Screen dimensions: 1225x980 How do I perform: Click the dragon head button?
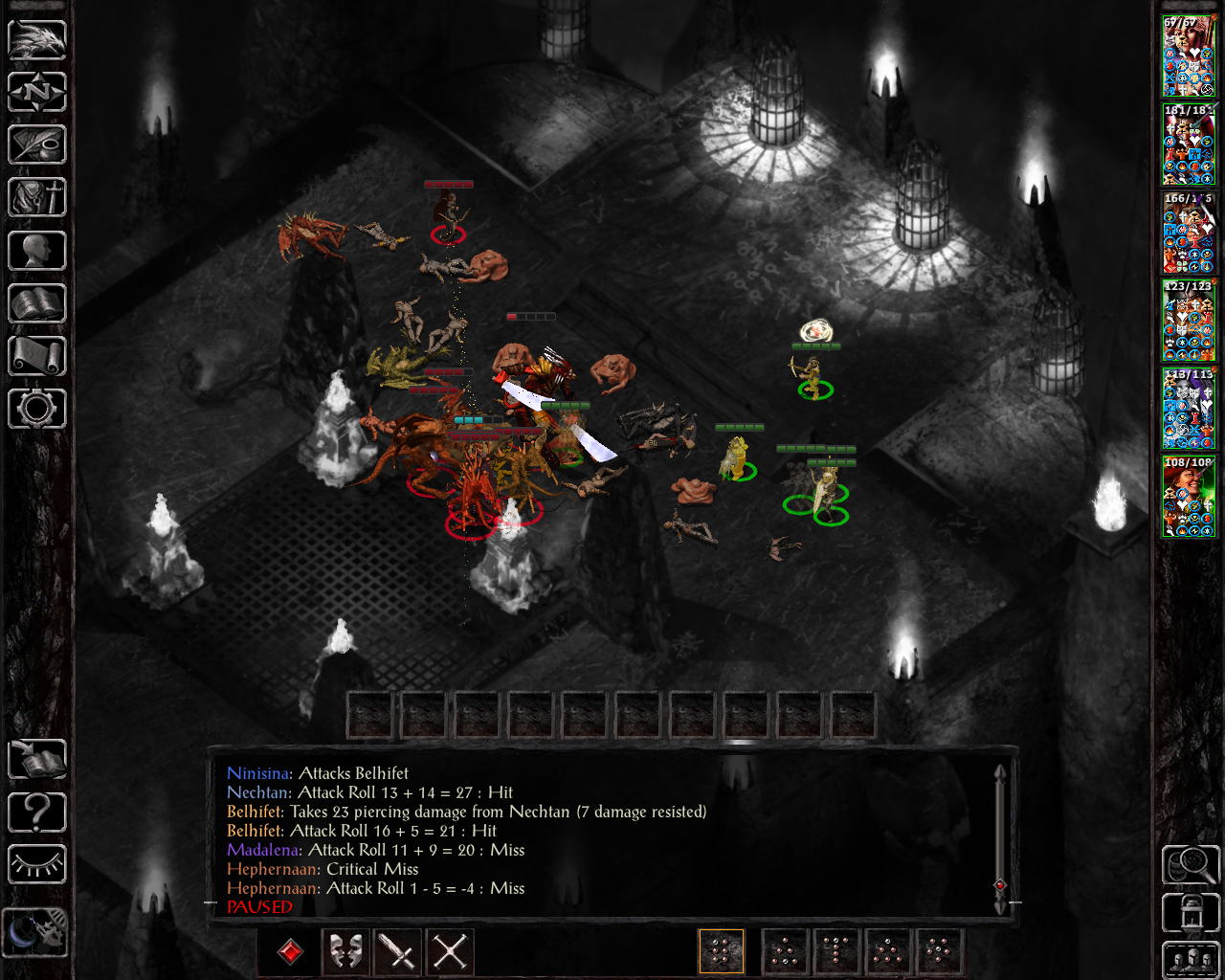pyautogui.click(x=37, y=40)
